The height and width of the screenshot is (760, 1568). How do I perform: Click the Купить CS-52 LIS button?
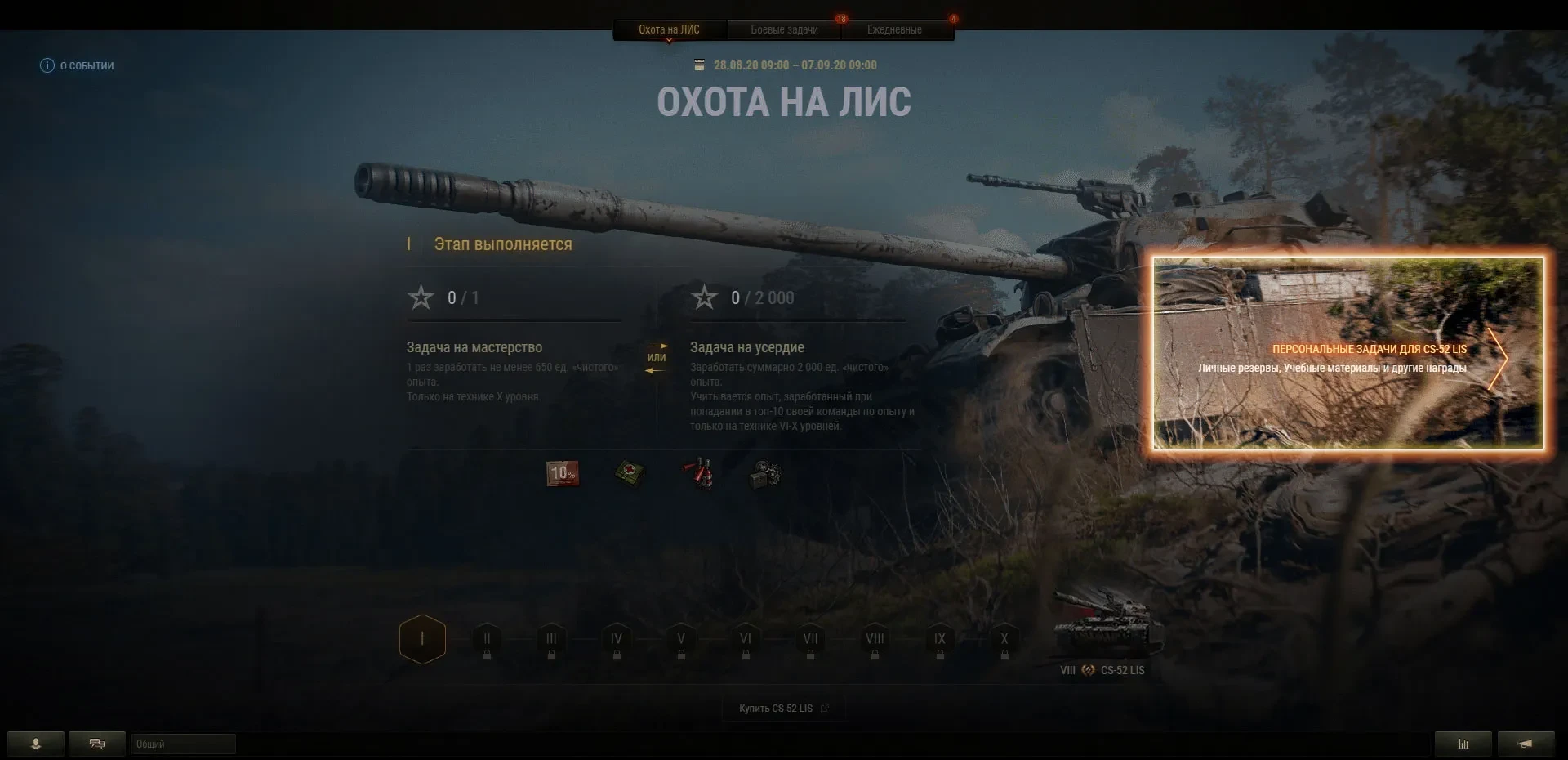pos(783,709)
